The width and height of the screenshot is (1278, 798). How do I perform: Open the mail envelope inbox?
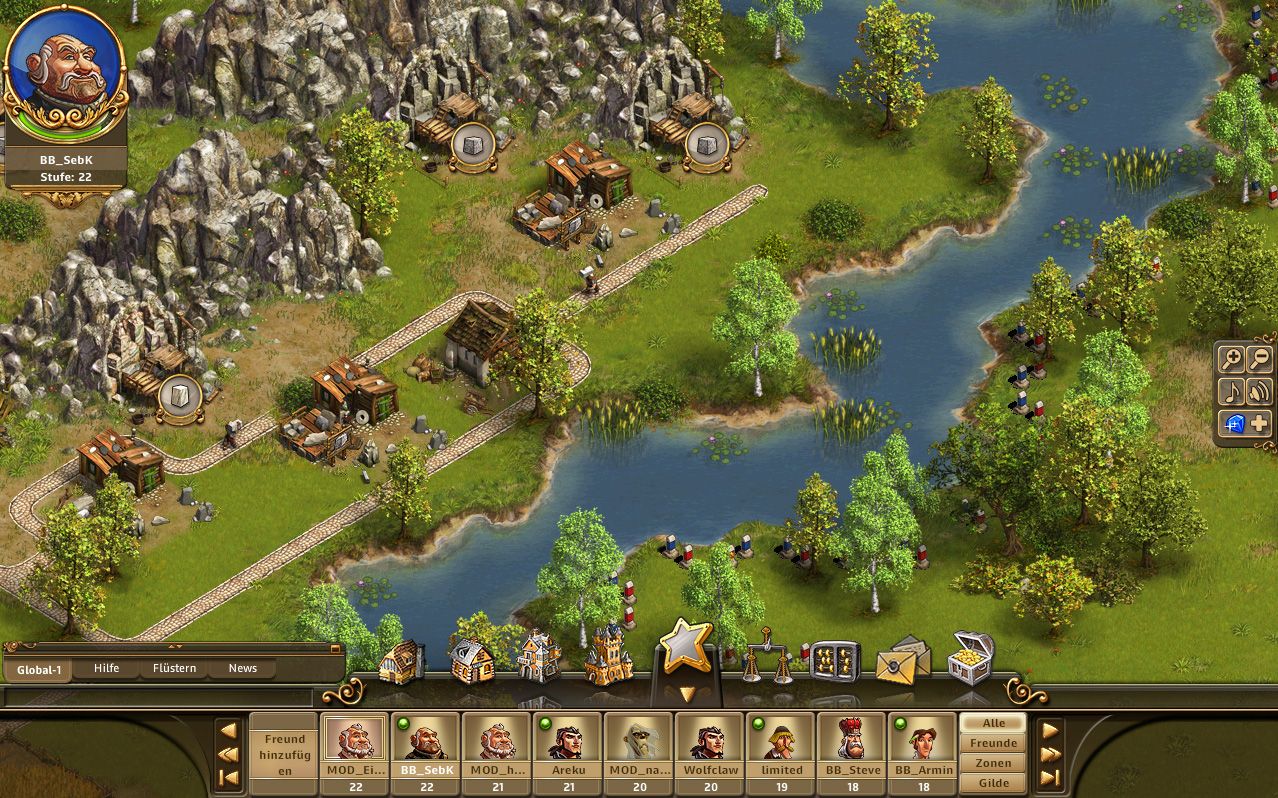(x=902, y=660)
